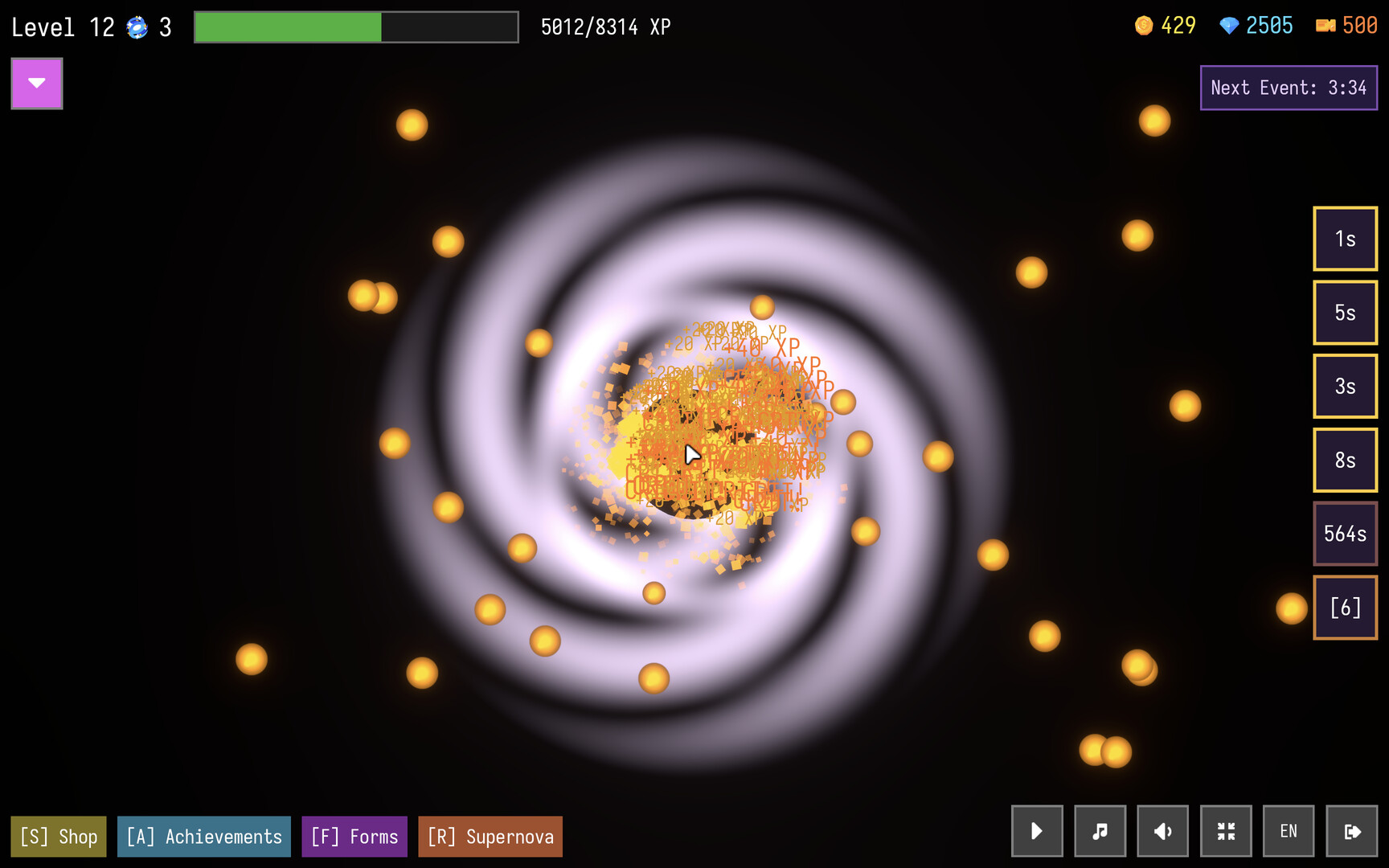Toggle the 564s timer option

tap(1345, 533)
